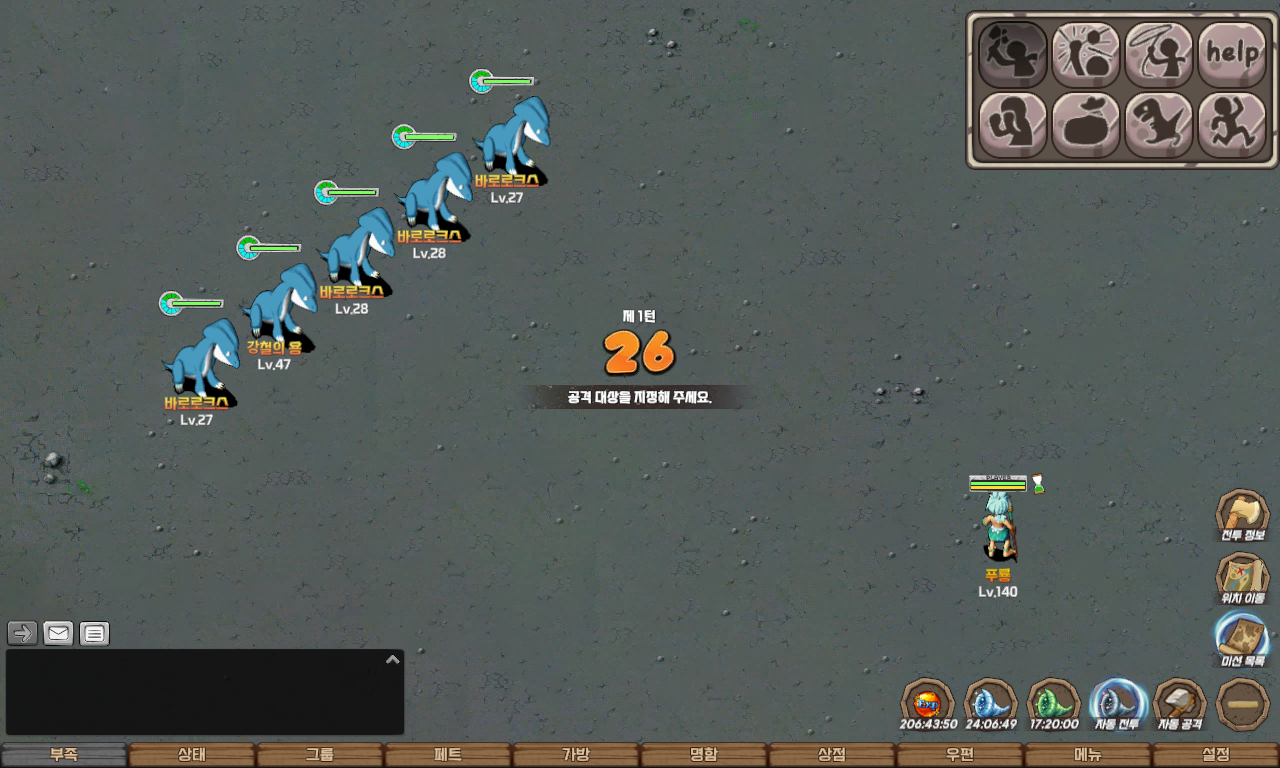Collapse the round minus button

pyautogui.click(x=1243, y=704)
